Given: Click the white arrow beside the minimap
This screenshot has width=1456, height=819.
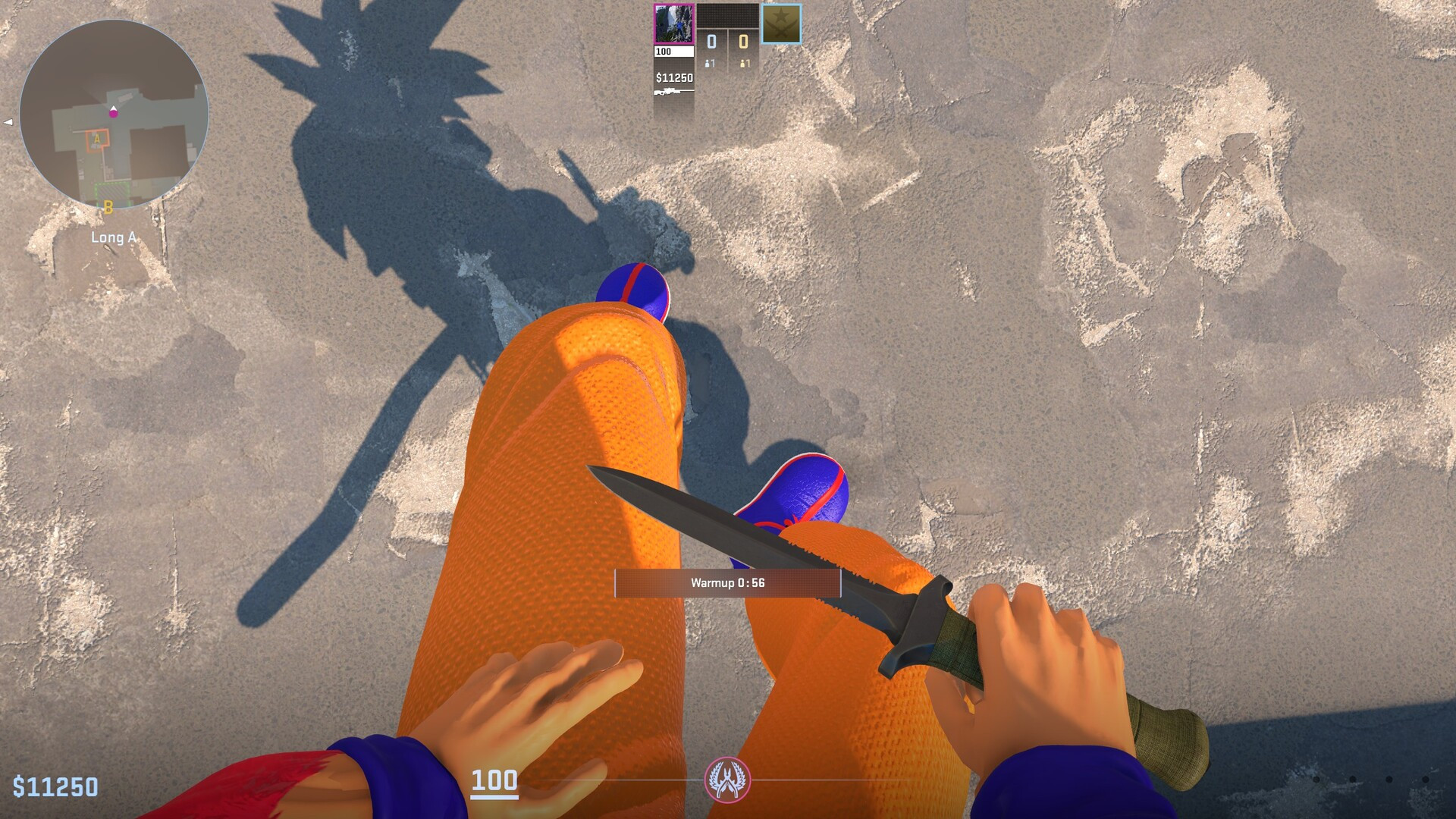Looking at the screenshot, I should [x=8, y=122].
